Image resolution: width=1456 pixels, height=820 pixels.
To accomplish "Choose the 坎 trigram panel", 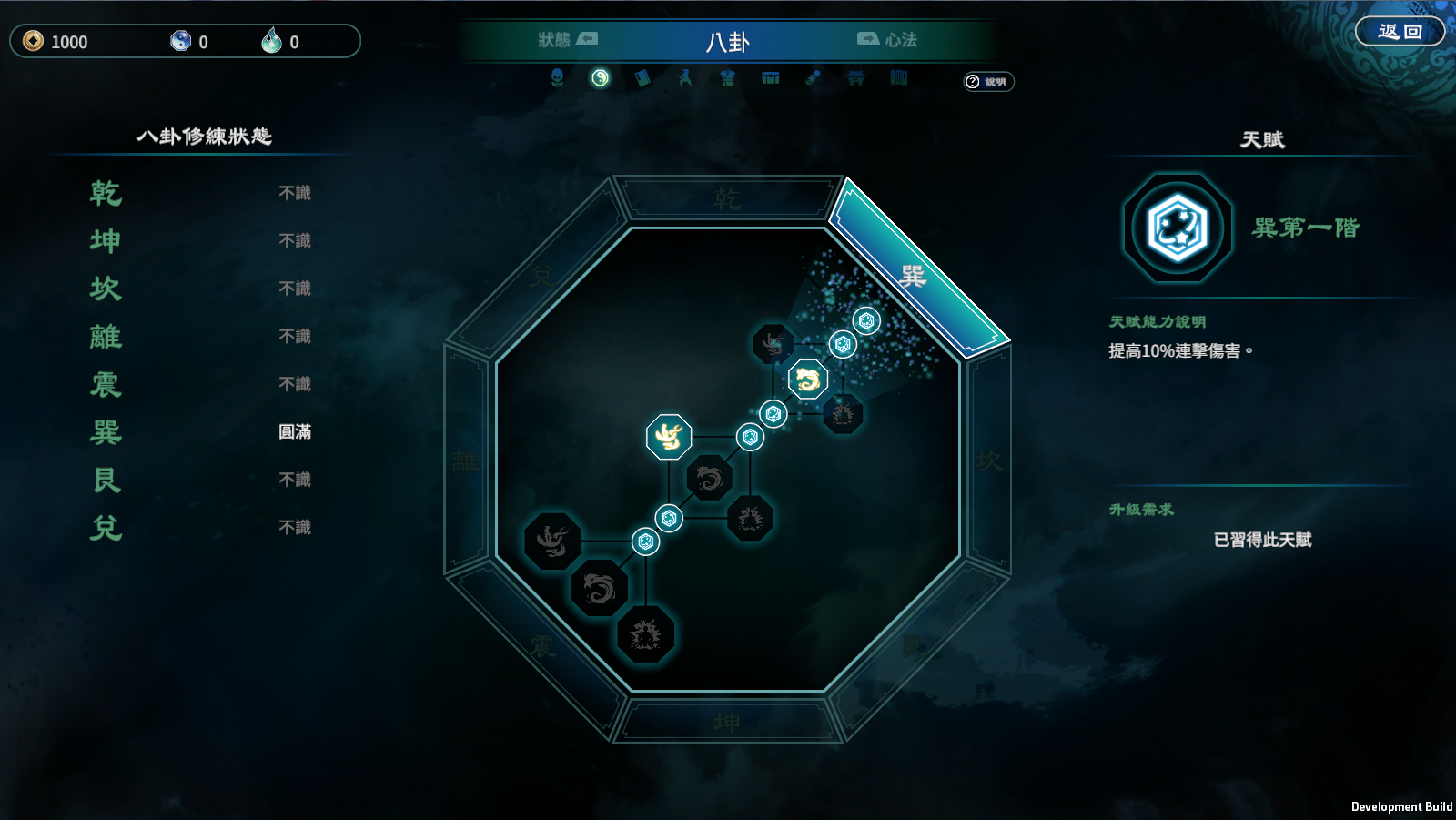I will [x=989, y=461].
